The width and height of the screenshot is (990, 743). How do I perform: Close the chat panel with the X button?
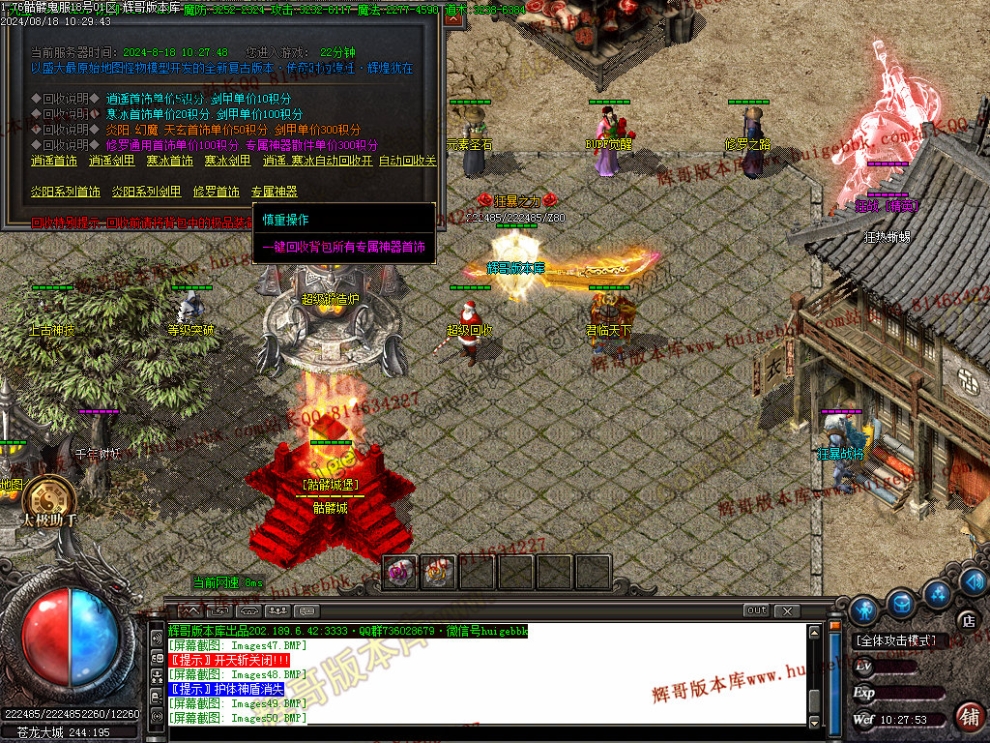click(787, 611)
